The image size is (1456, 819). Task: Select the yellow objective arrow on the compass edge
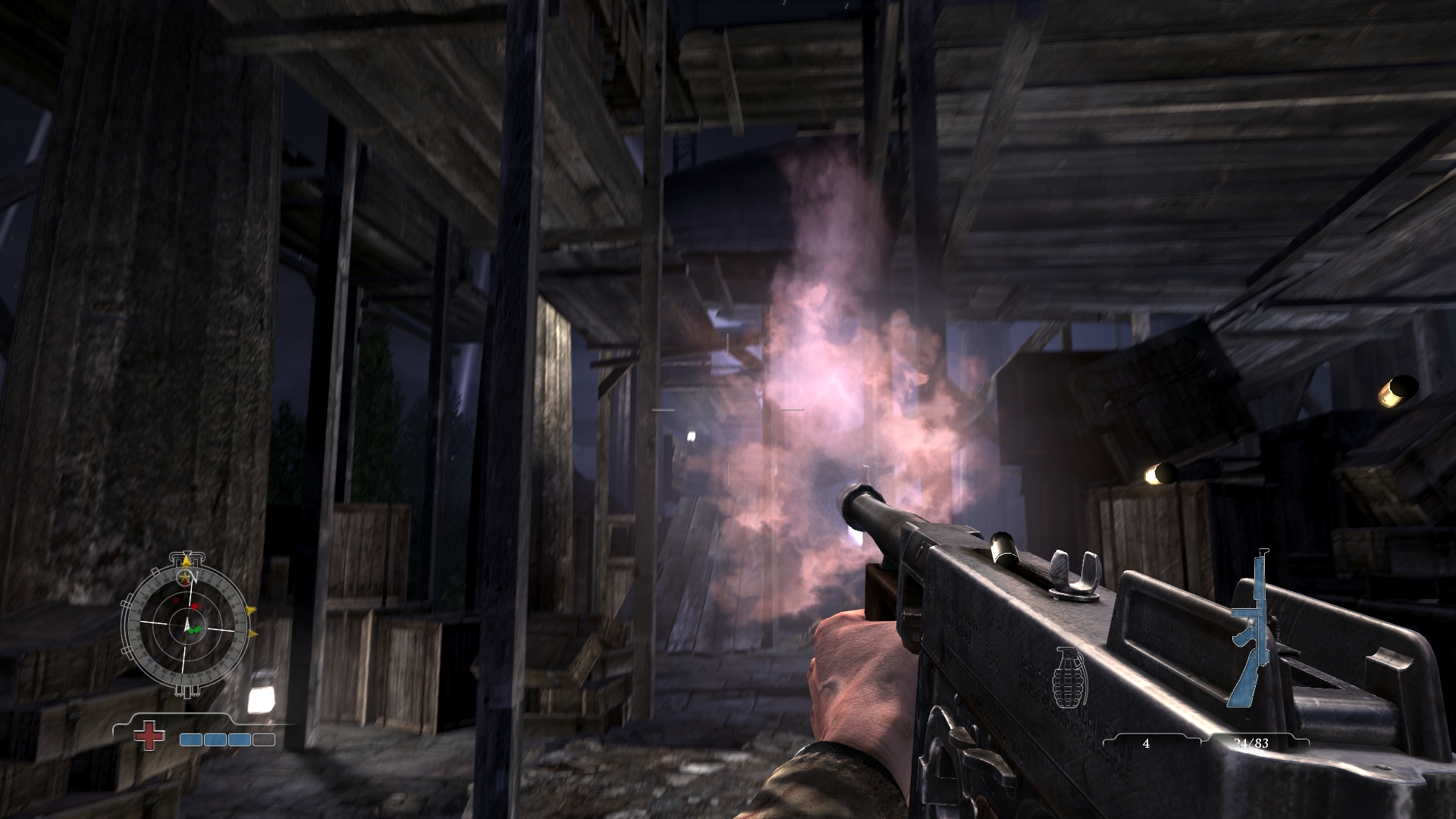pos(251,609)
